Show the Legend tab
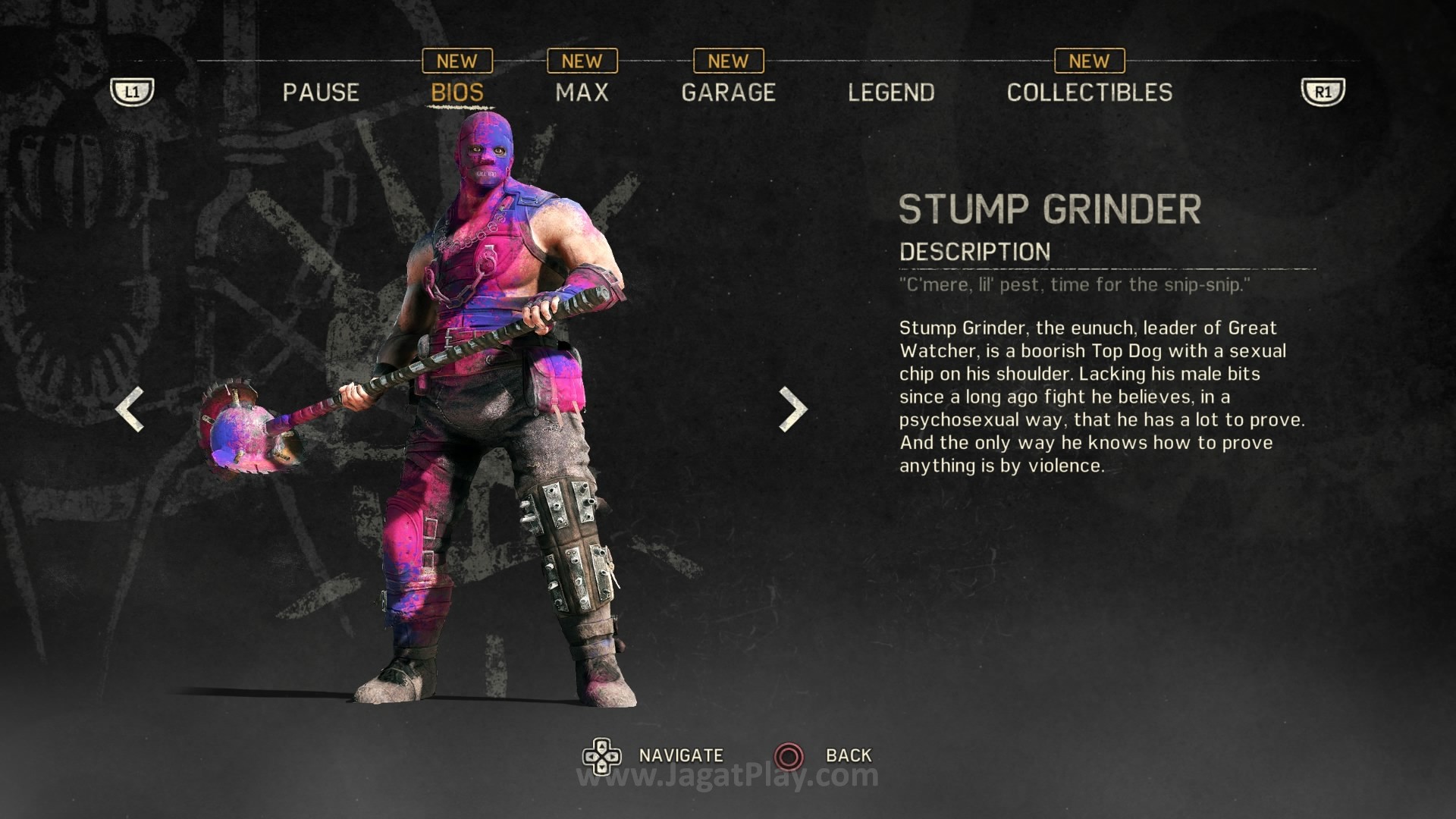Image resolution: width=1456 pixels, height=819 pixels. tap(891, 93)
